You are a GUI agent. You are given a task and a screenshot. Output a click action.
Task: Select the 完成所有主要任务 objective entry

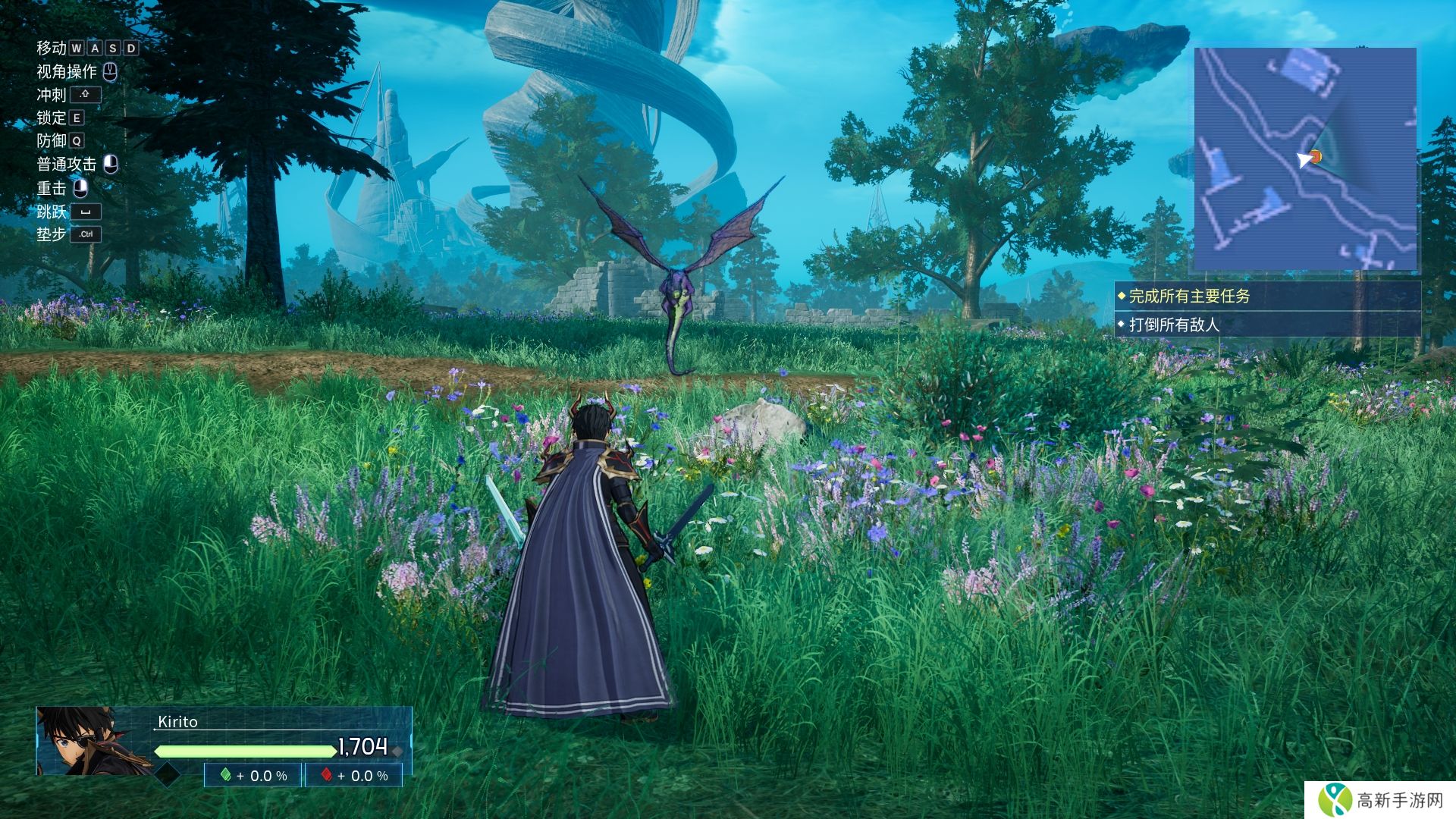[1189, 297]
